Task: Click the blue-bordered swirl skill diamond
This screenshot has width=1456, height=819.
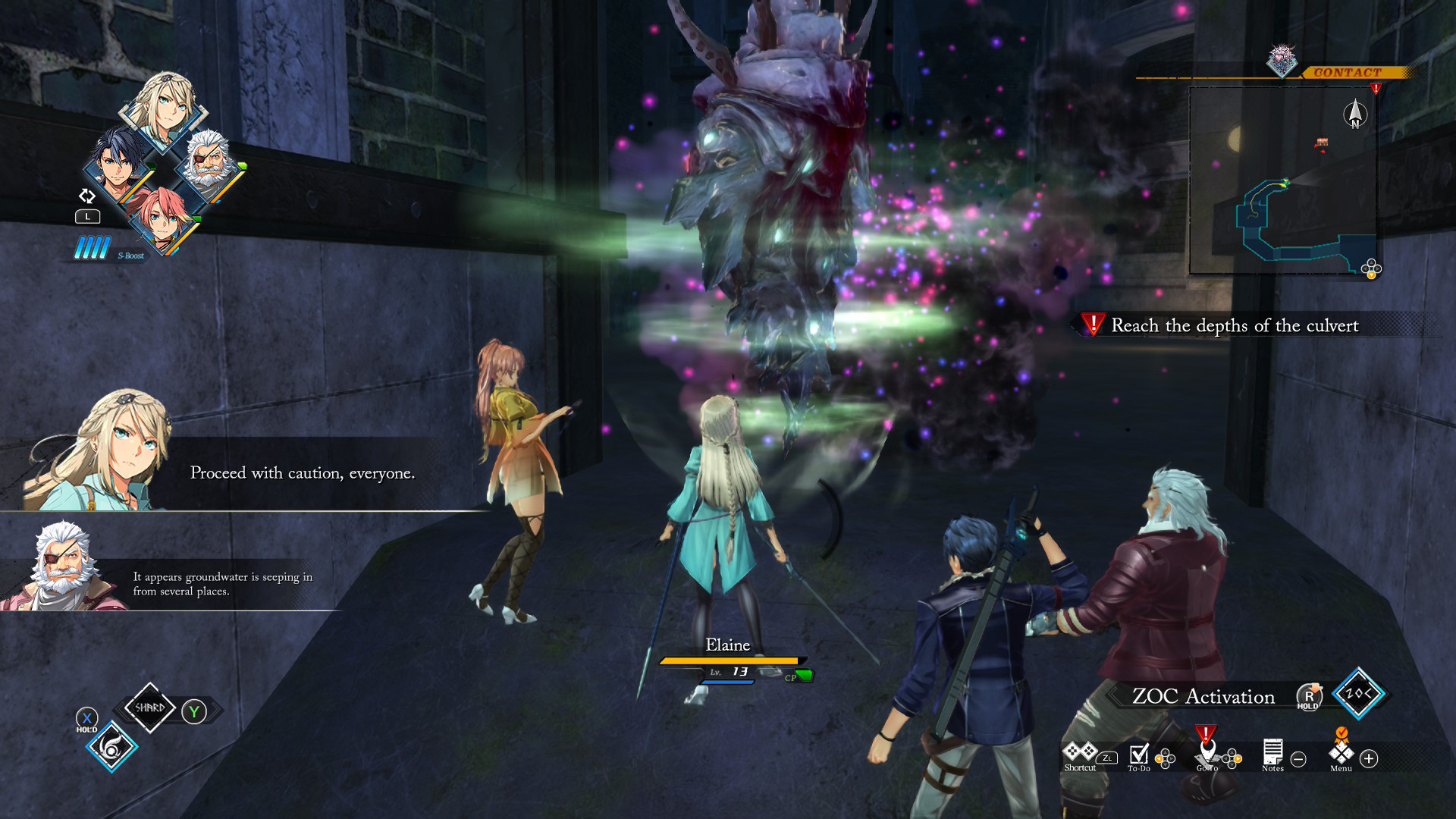Action: click(x=111, y=748)
